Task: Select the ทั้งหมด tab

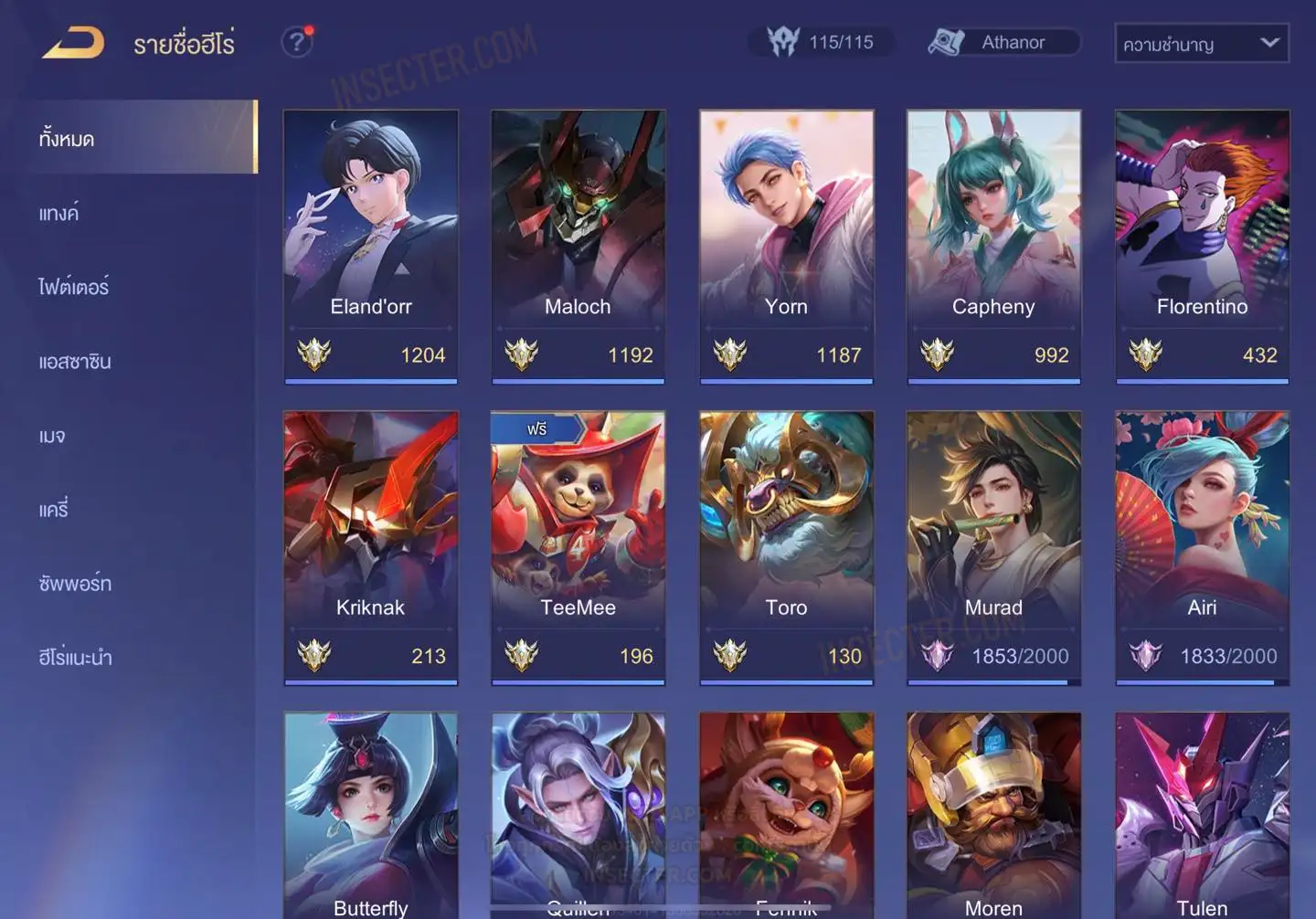Action: 67,139
